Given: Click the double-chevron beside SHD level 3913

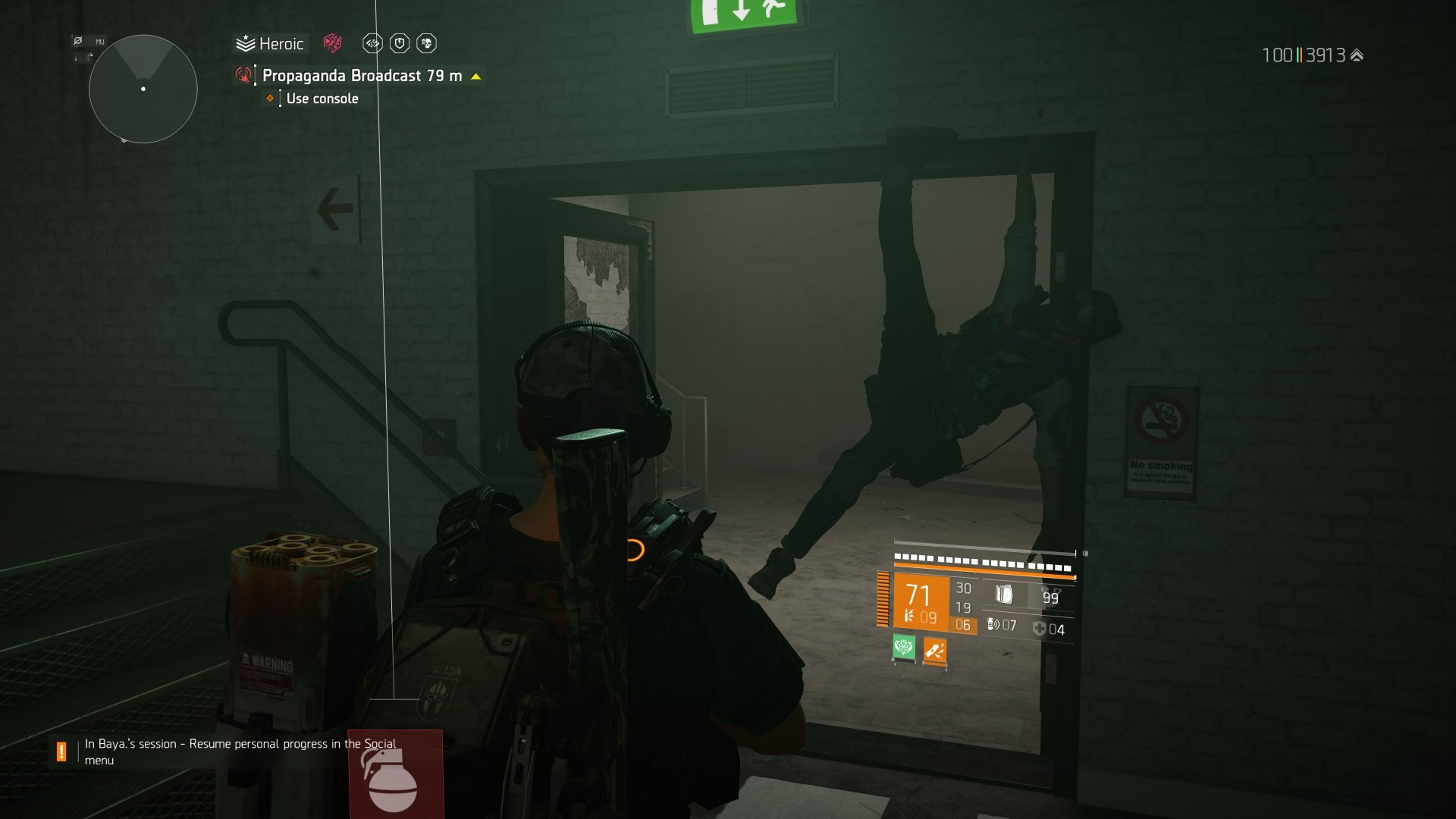Looking at the screenshot, I should 1354,55.
